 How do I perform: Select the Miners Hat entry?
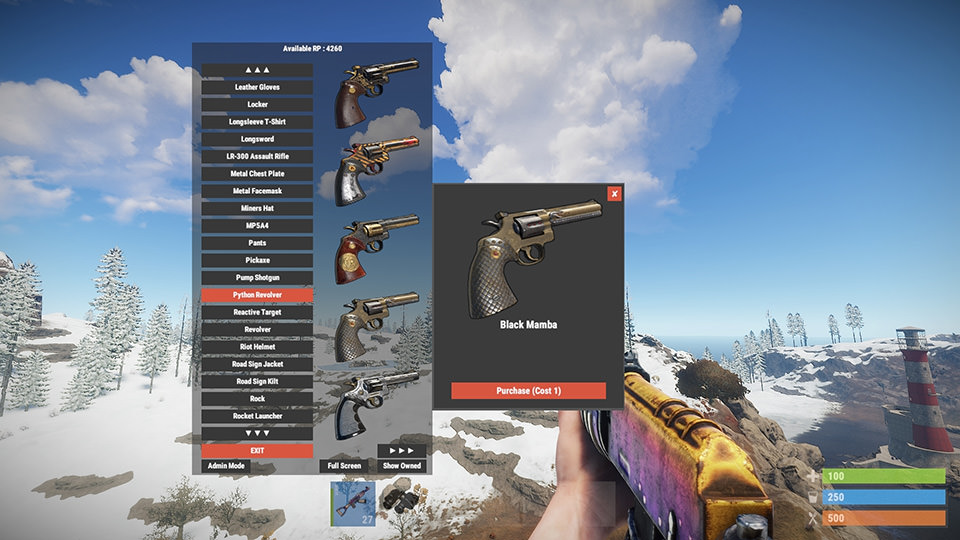tap(257, 208)
